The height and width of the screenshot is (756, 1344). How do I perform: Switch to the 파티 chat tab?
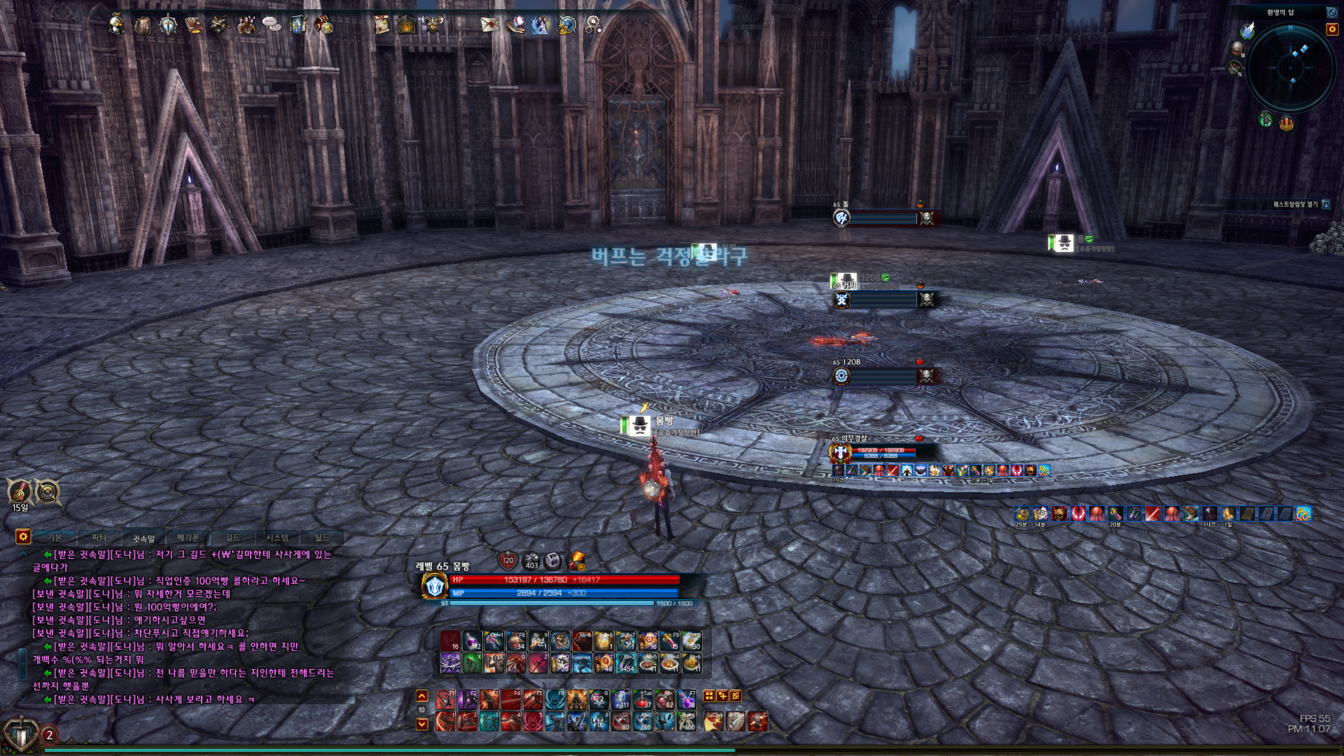point(99,538)
